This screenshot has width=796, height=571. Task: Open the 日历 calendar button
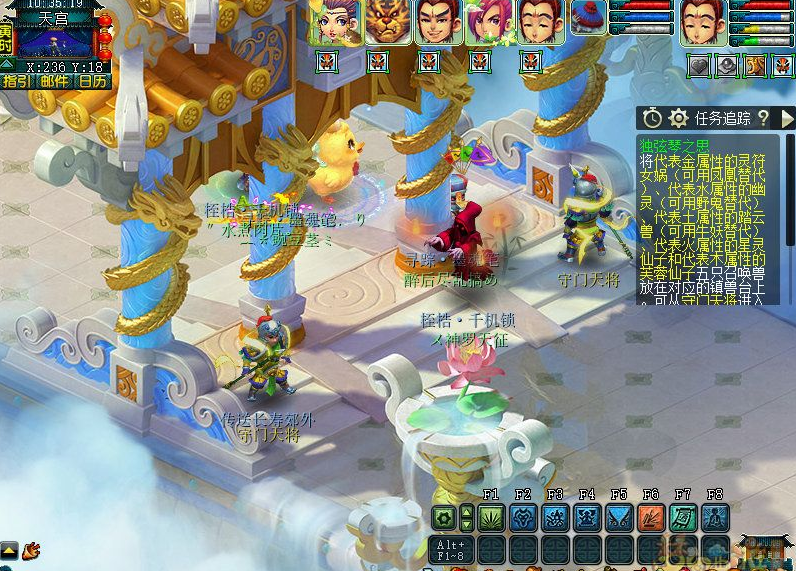pos(93,81)
